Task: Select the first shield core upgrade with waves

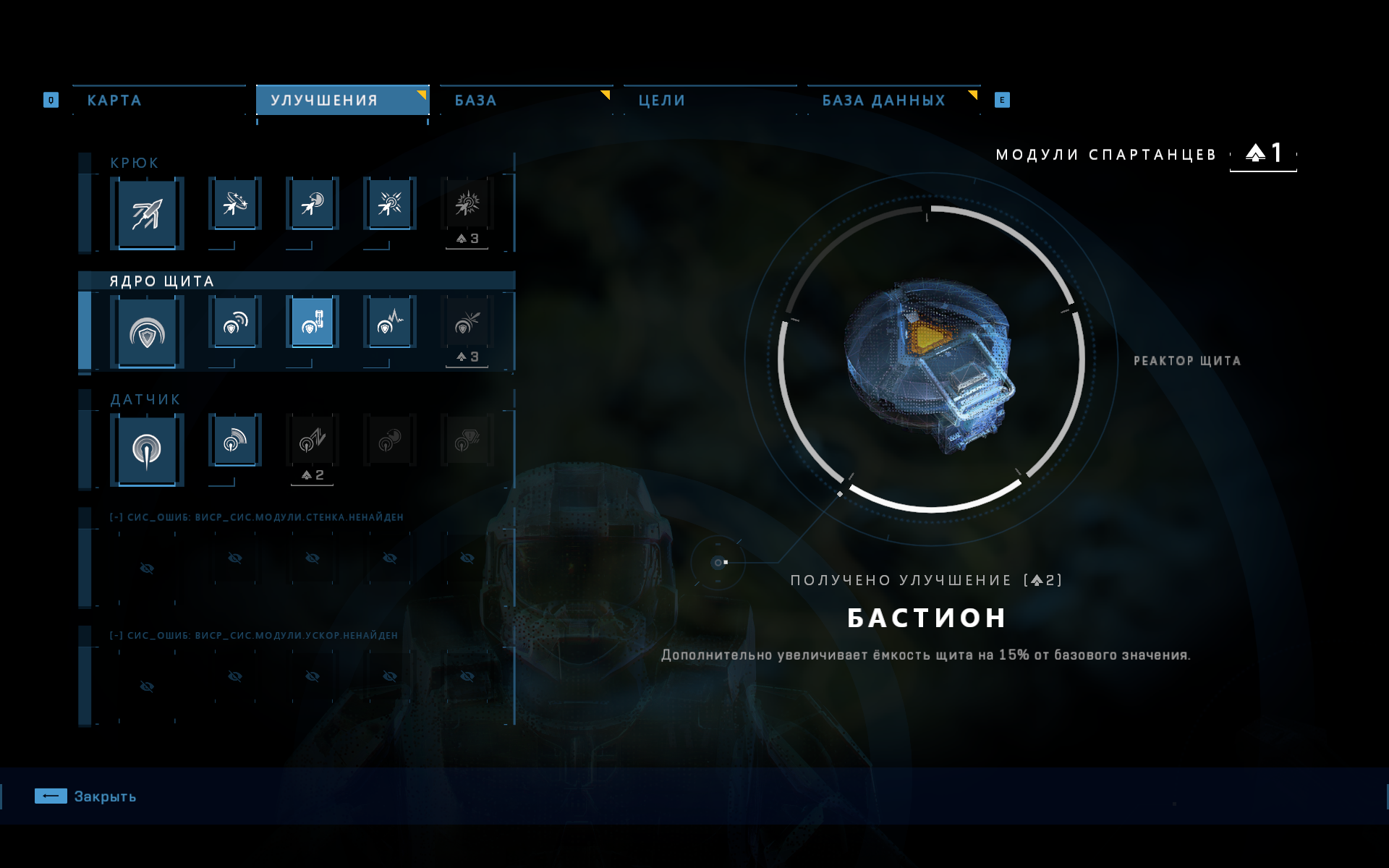Action: 235,323
